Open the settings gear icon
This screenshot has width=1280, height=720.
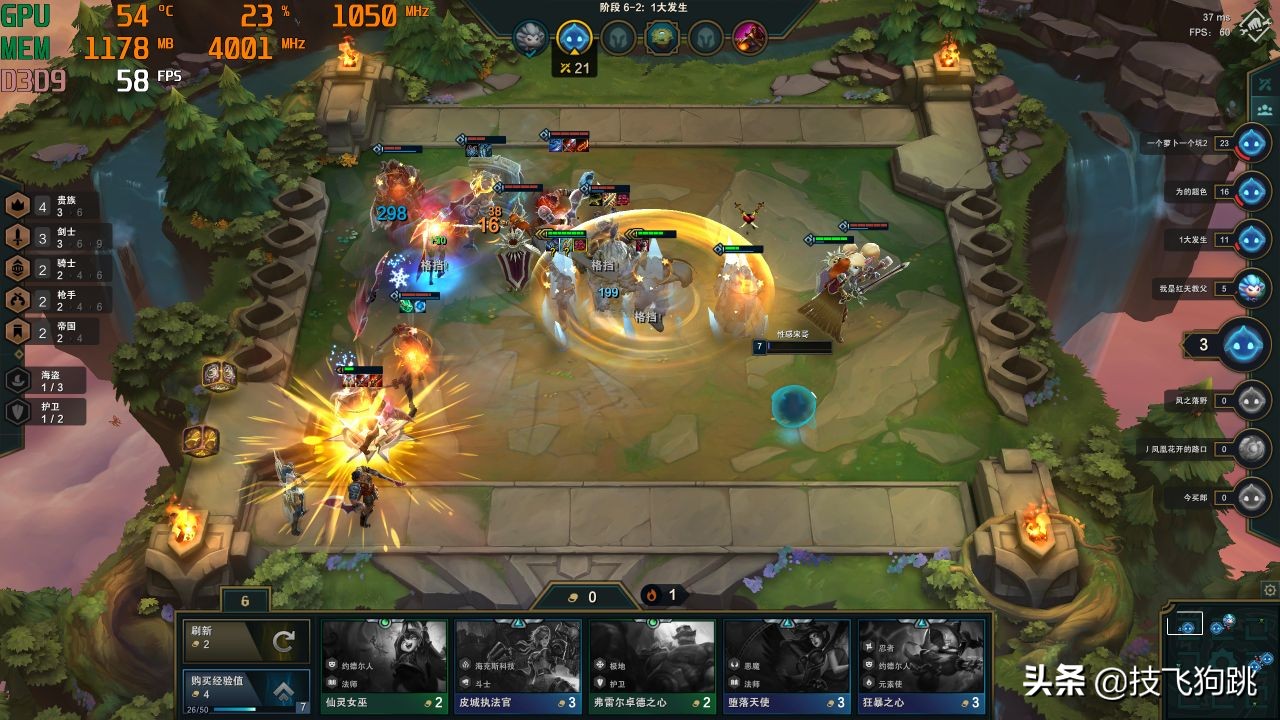click(1269, 590)
